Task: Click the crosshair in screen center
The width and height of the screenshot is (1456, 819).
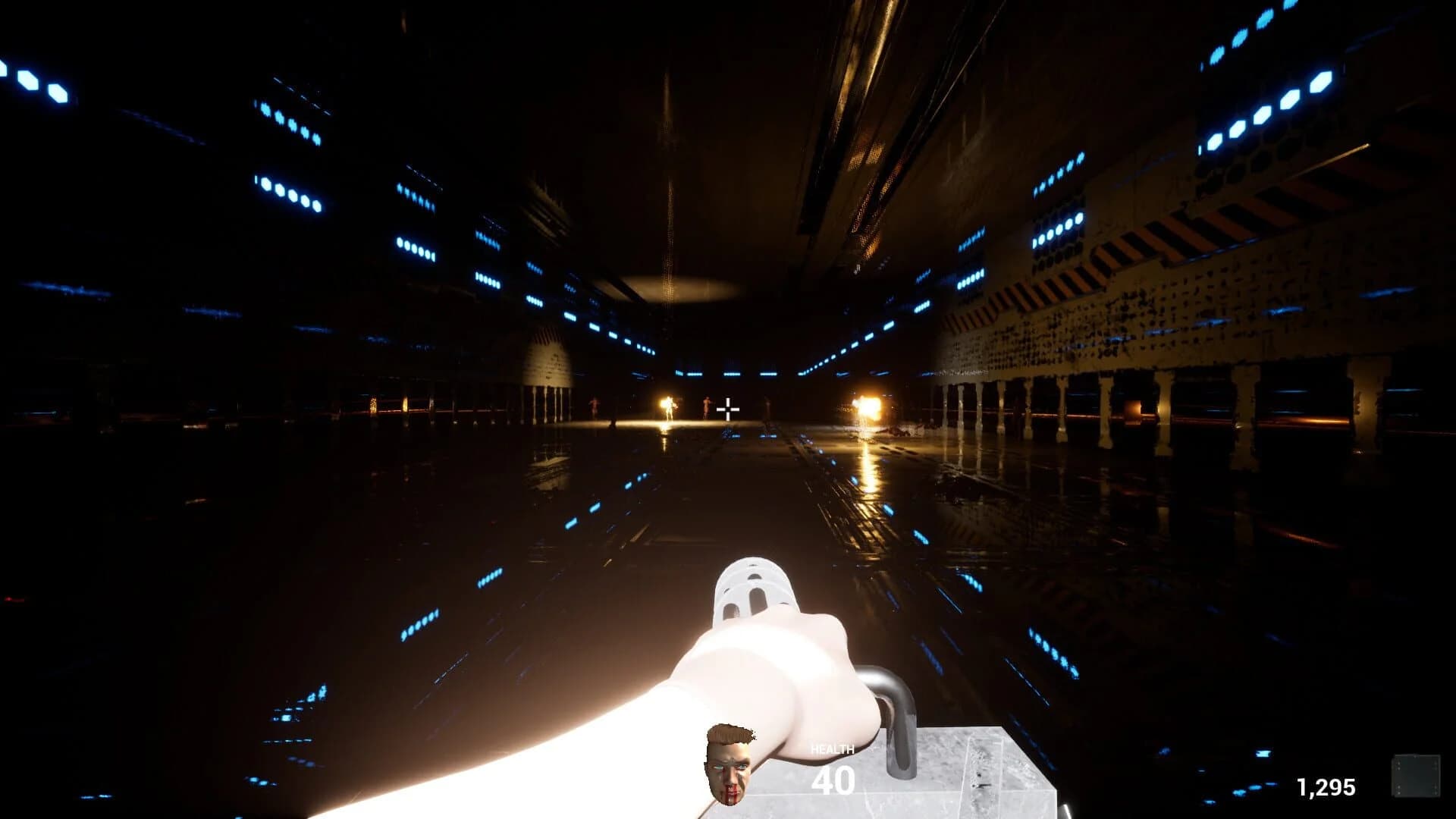Action: click(726, 408)
